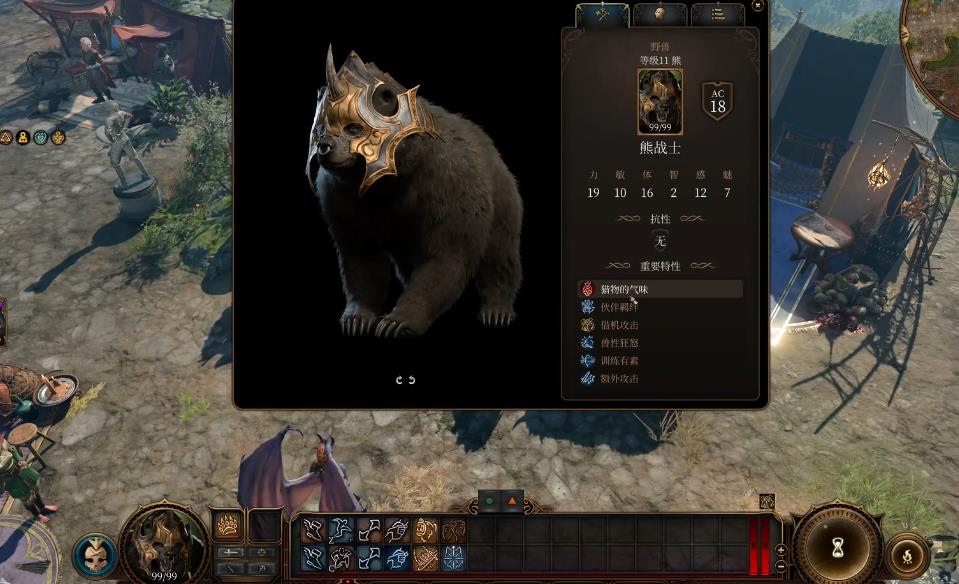Click the bear portrait in the examine panel
The height and width of the screenshot is (584, 959).
pyautogui.click(x=660, y=101)
